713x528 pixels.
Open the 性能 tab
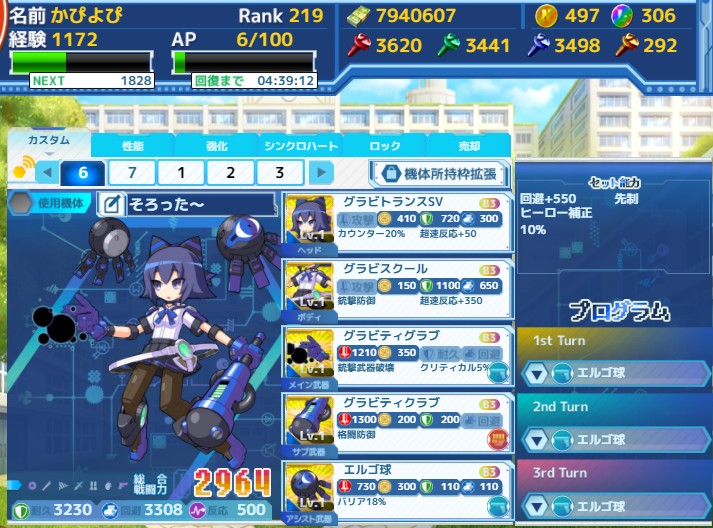coord(132,145)
